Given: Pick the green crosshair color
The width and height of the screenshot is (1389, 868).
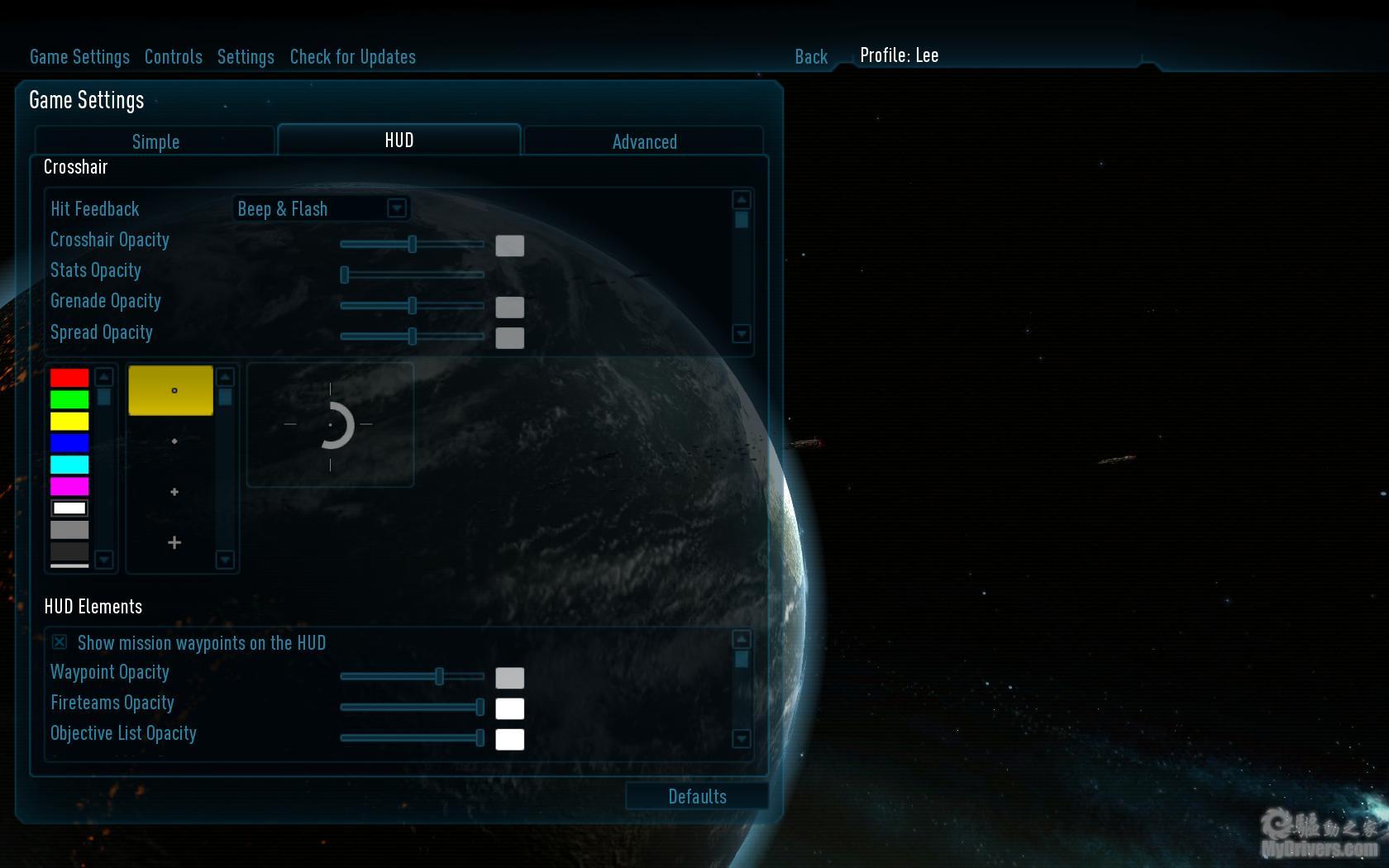Looking at the screenshot, I should pyautogui.click(x=69, y=400).
